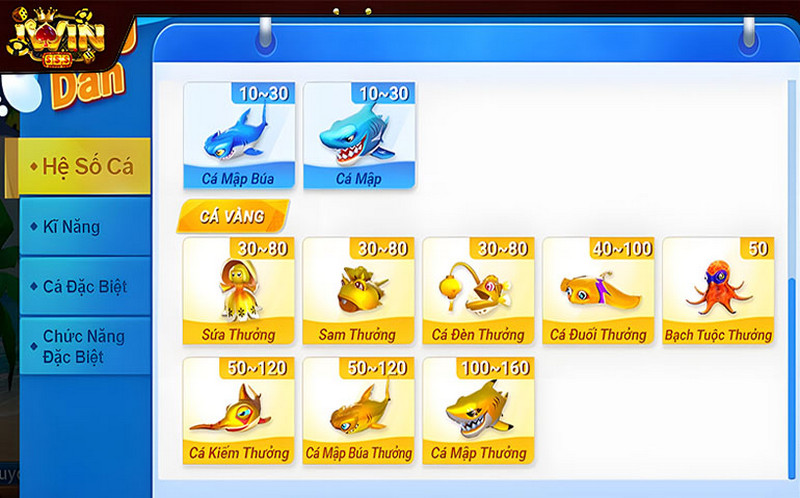800x498 pixels.
Task: Select the blue Cá Mập shark tile
Action: (358, 136)
